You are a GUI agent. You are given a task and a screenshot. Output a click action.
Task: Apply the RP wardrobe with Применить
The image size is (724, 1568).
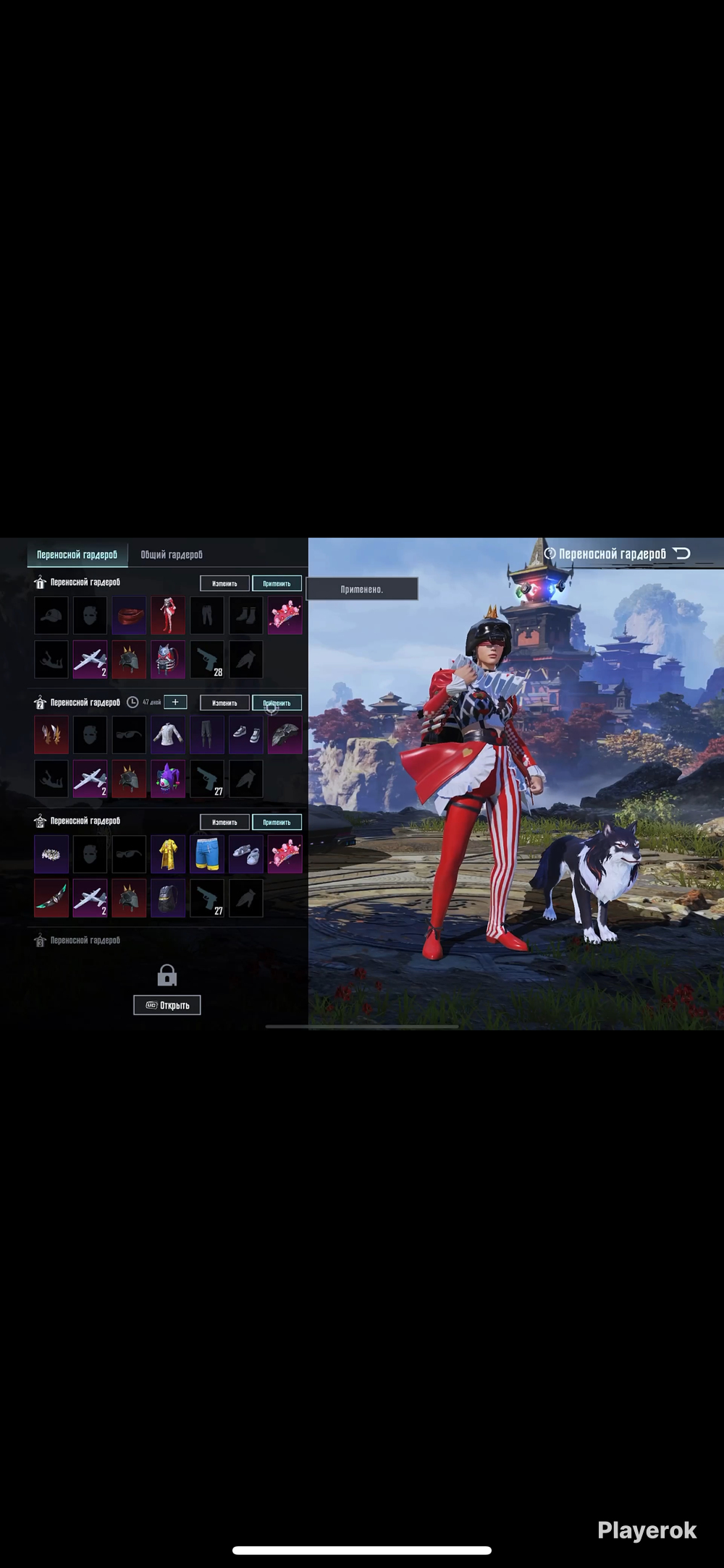pyautogui.click(x=277, y=822)
